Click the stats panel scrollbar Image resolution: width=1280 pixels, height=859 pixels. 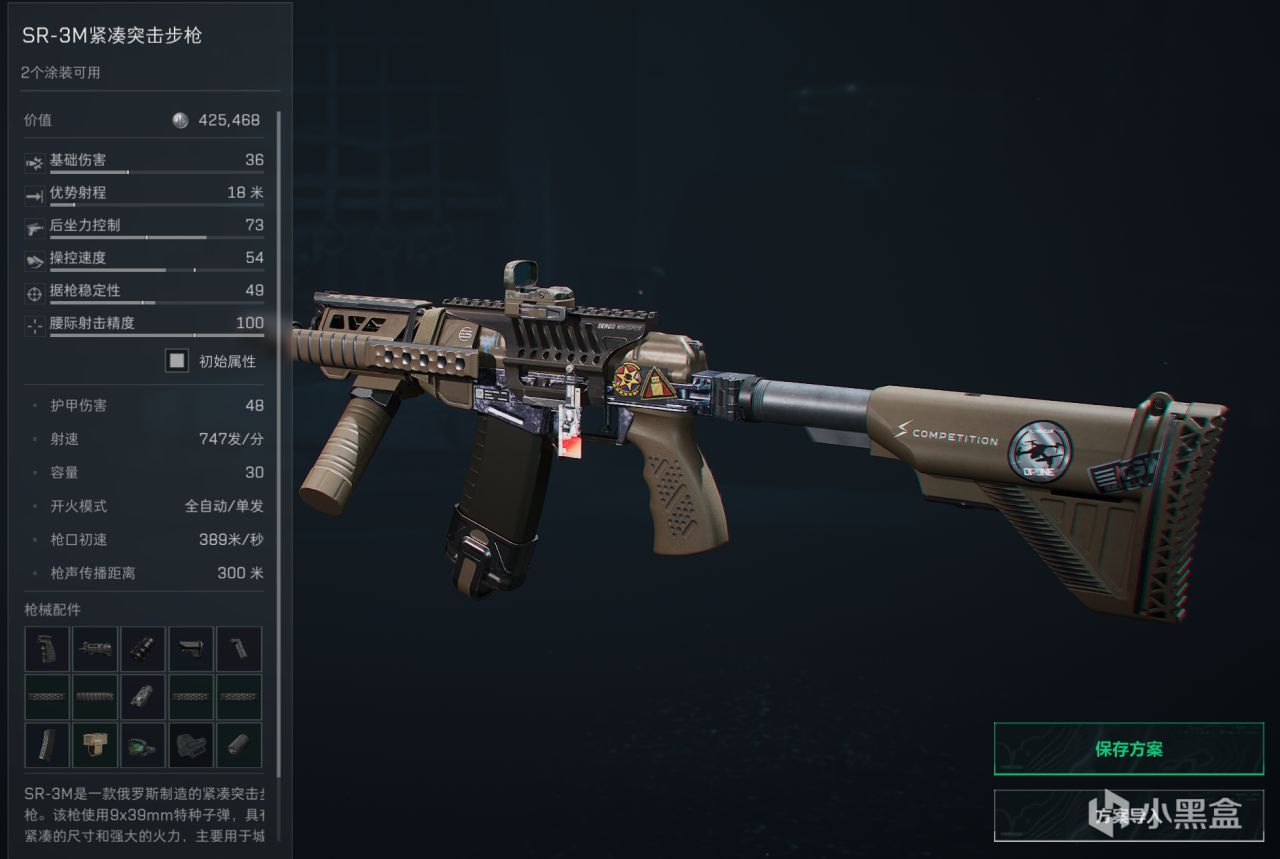click(279, 400)
